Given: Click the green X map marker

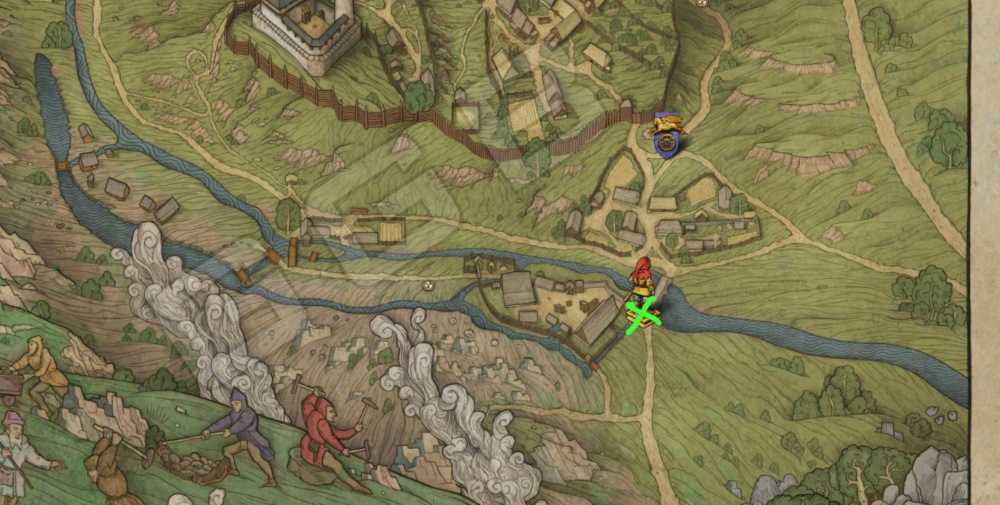Looking at the screenshot, I should click(643, 314).
